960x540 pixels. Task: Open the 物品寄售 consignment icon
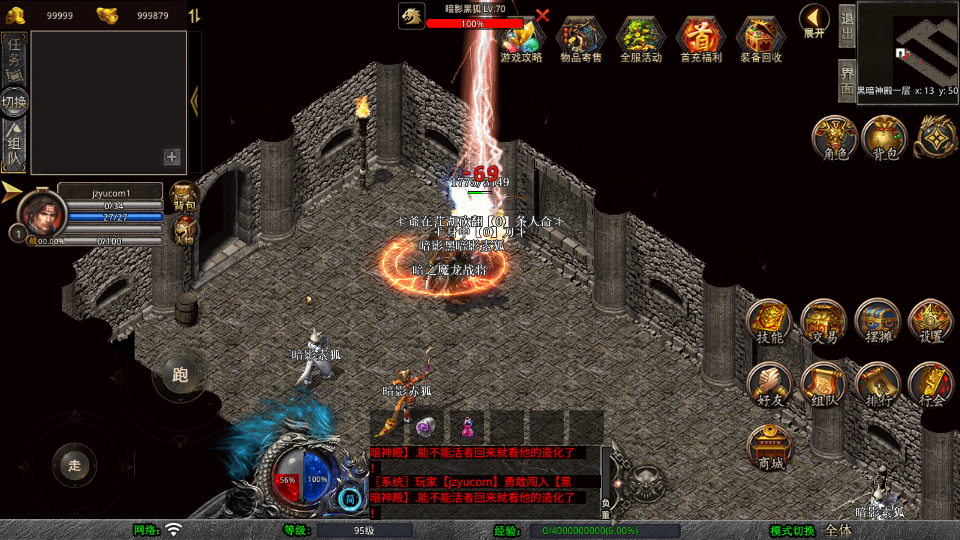(580, 38)
